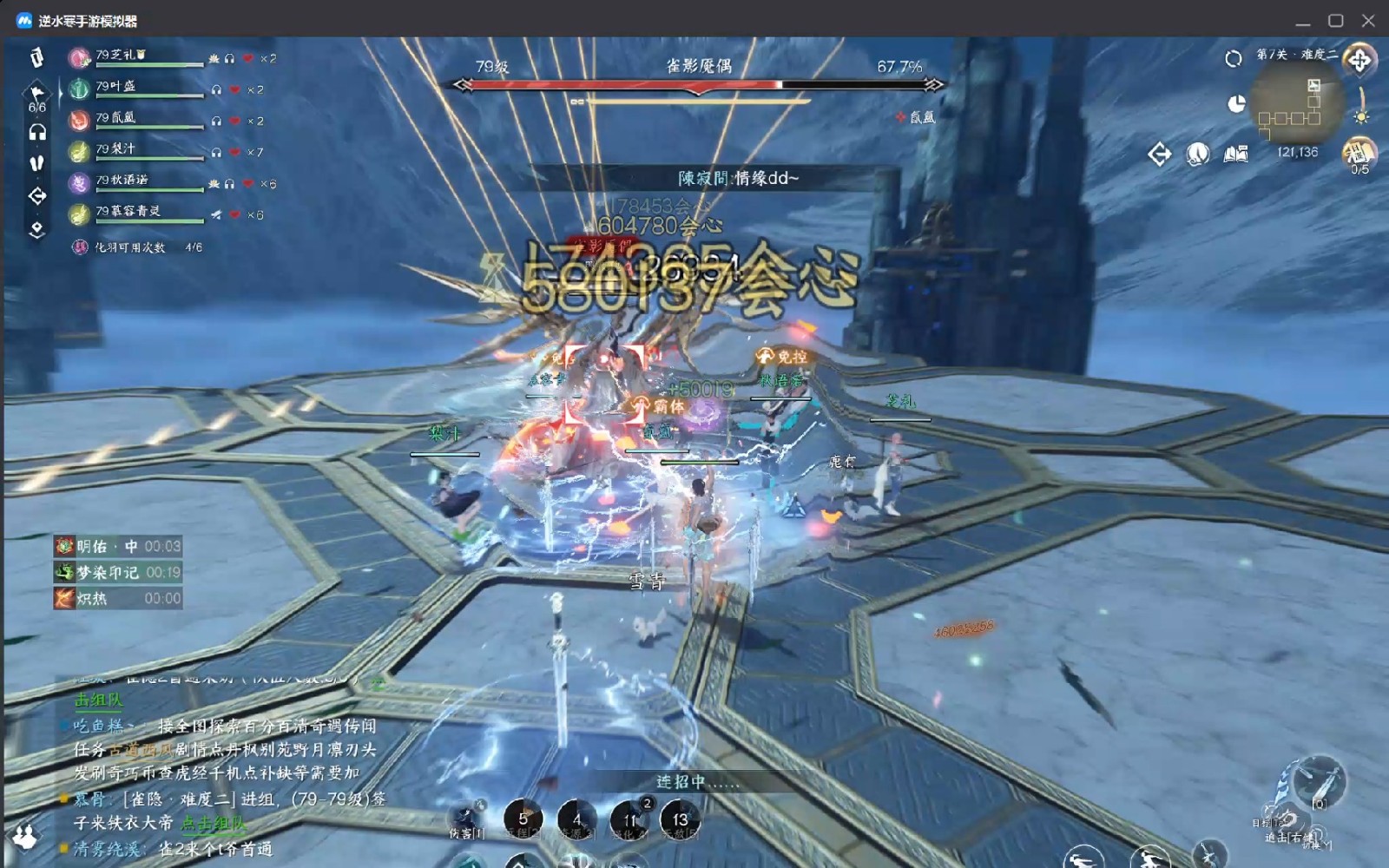1389x868 pixels.
Task: Open the open-book guide icon
Action: tap(1236, 155)
